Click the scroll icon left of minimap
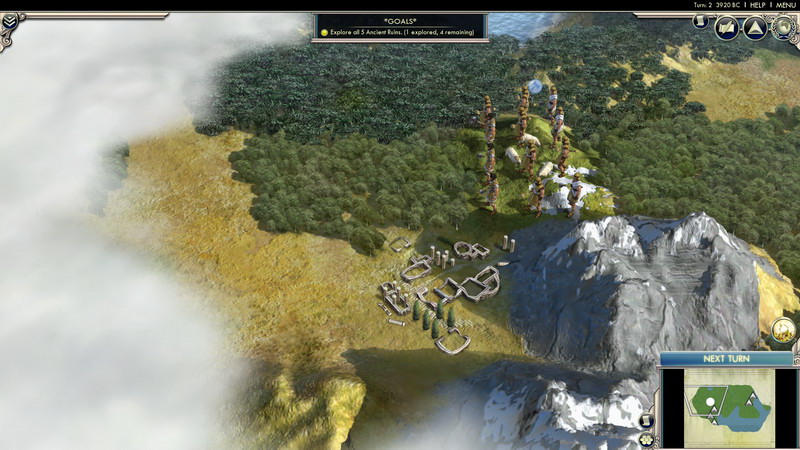The height and width of the screenshot is (450, 800). 647,420
